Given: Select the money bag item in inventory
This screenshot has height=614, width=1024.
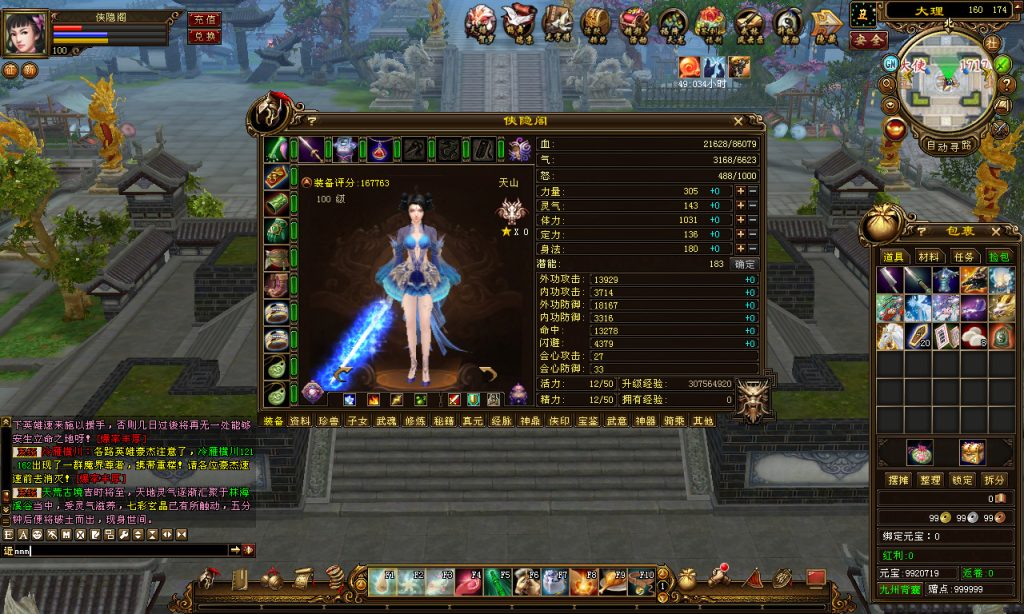Looking at the screenshot, I should (x=1001, y=337).
